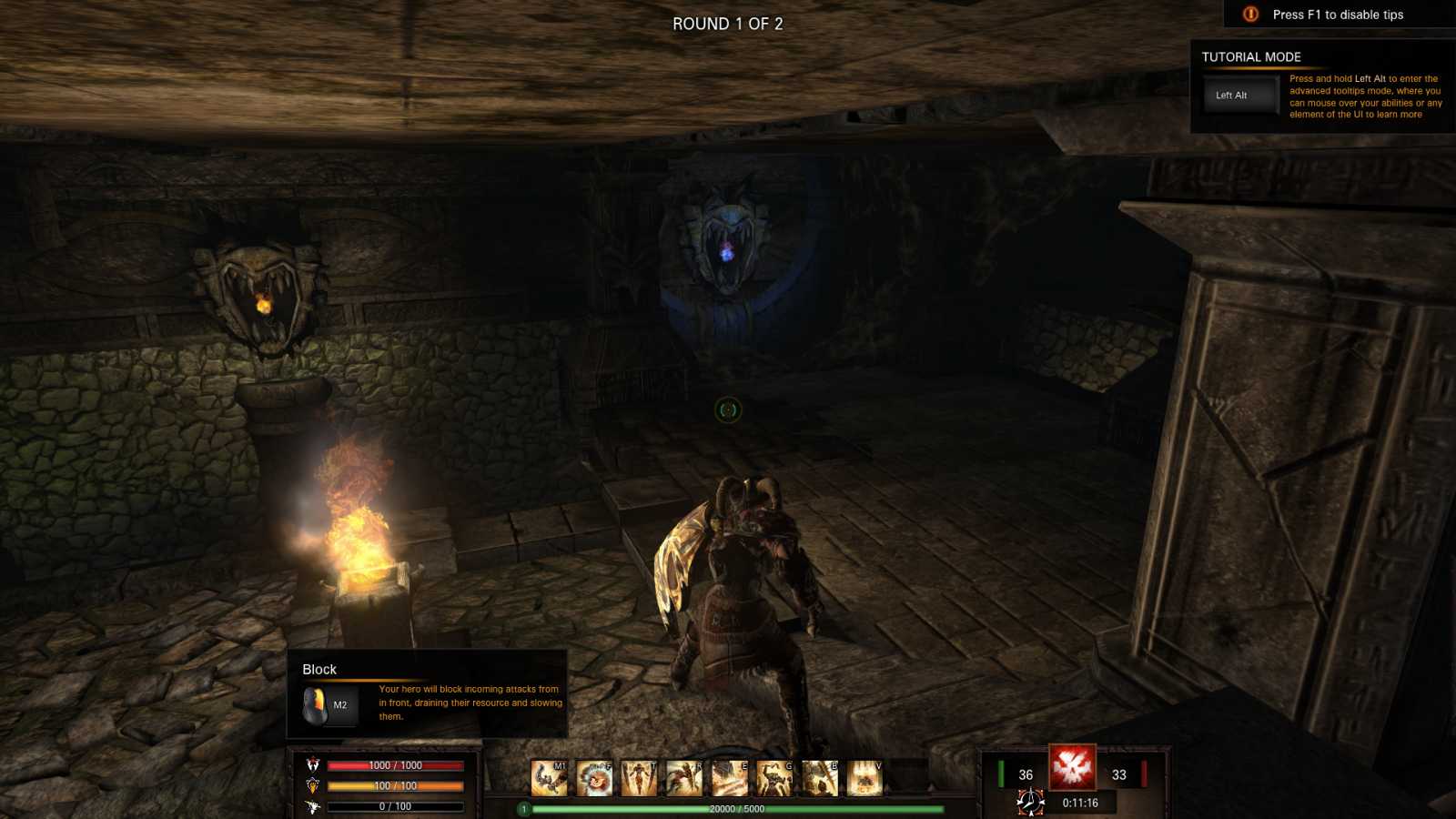1456x819 pixels.
Task: Click the level 1 badge on the XP bar
Action: pyautogui.click(x=523, y=807)
